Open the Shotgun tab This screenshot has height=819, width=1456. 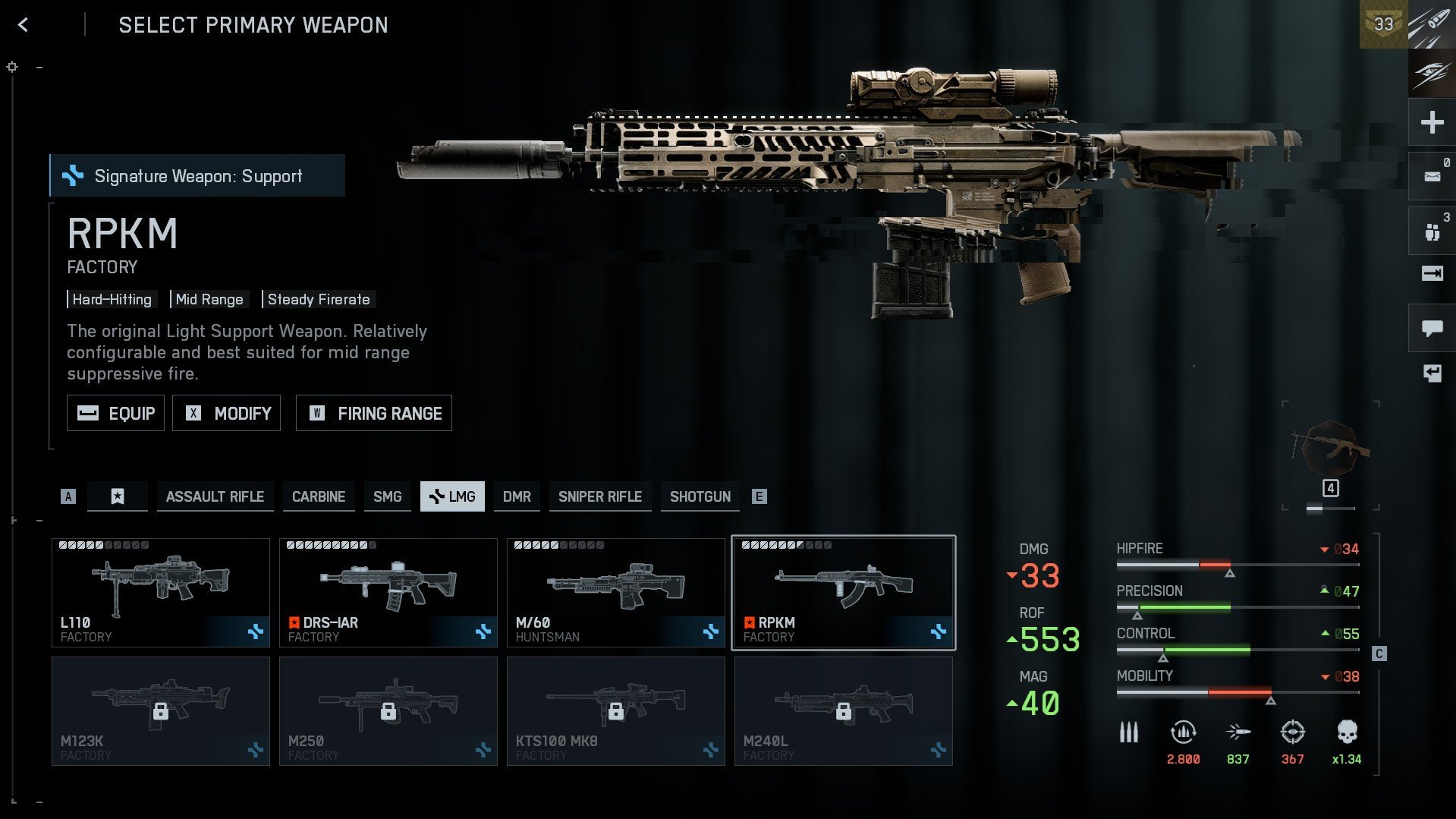point(700,496)
